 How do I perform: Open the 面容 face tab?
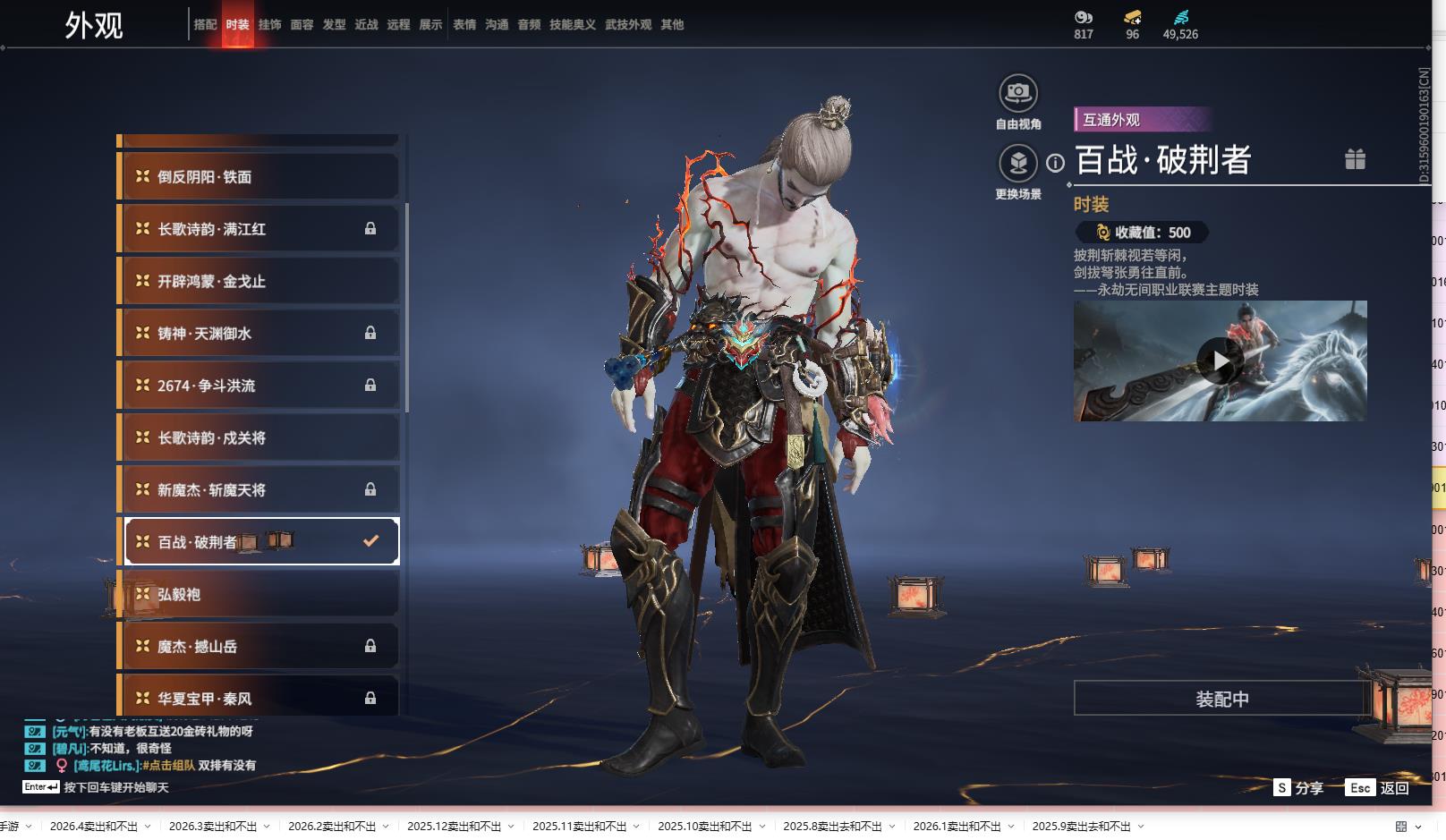[302, 25]
